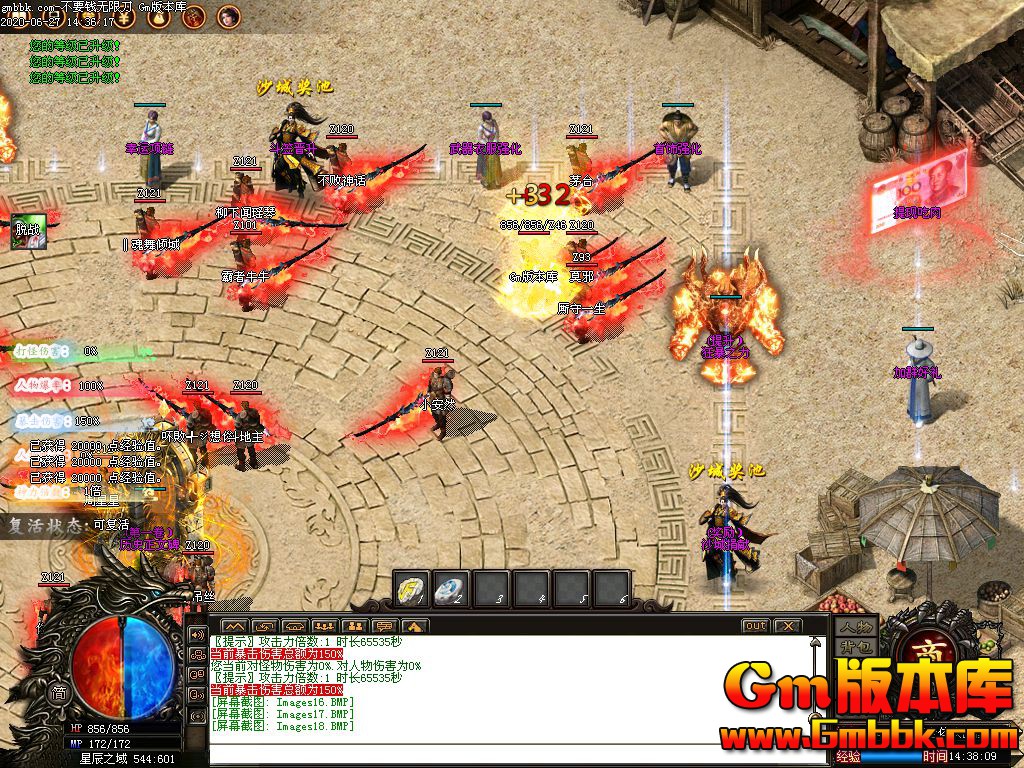
Task: Click the warning triangle button above chat
Action: point(414,626)
